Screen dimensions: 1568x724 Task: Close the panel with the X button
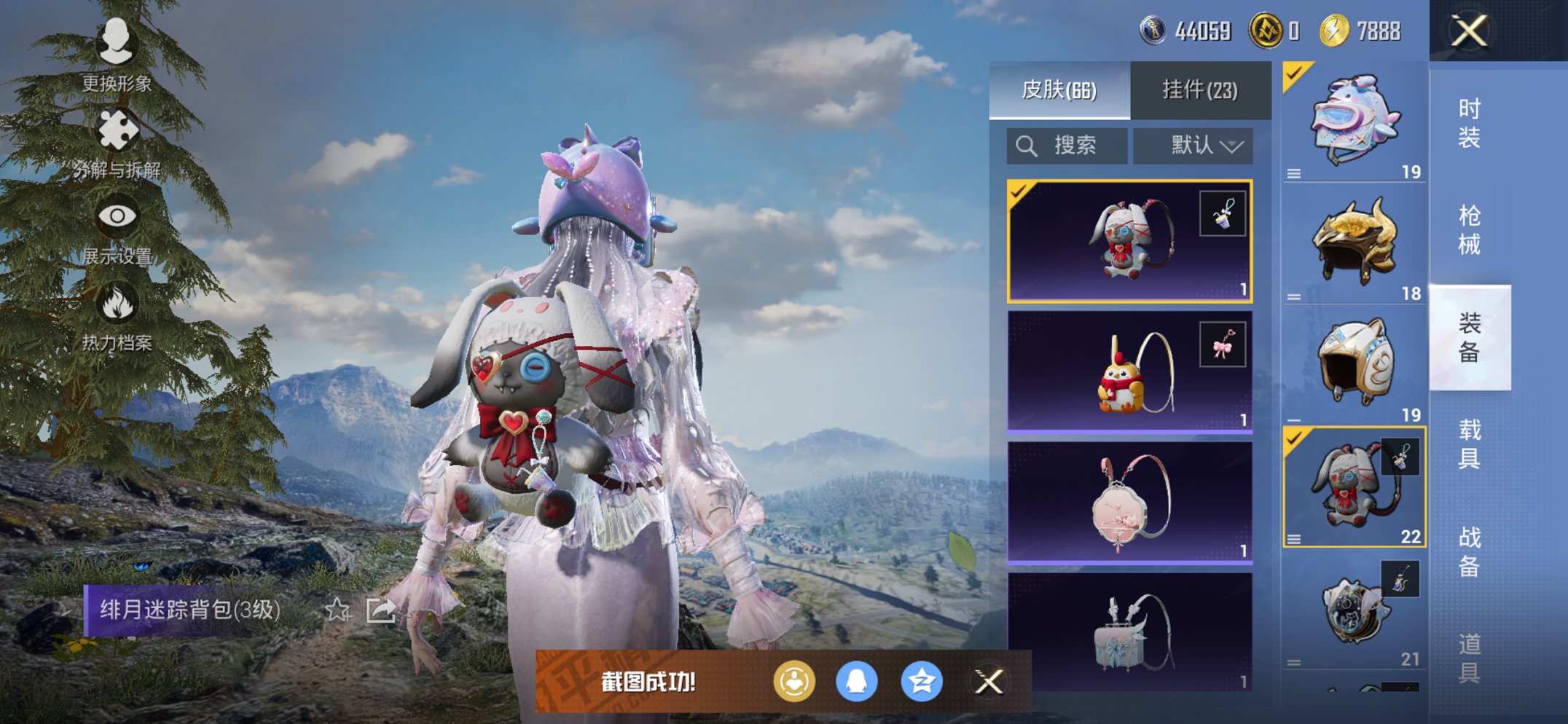click(1469, 33)
